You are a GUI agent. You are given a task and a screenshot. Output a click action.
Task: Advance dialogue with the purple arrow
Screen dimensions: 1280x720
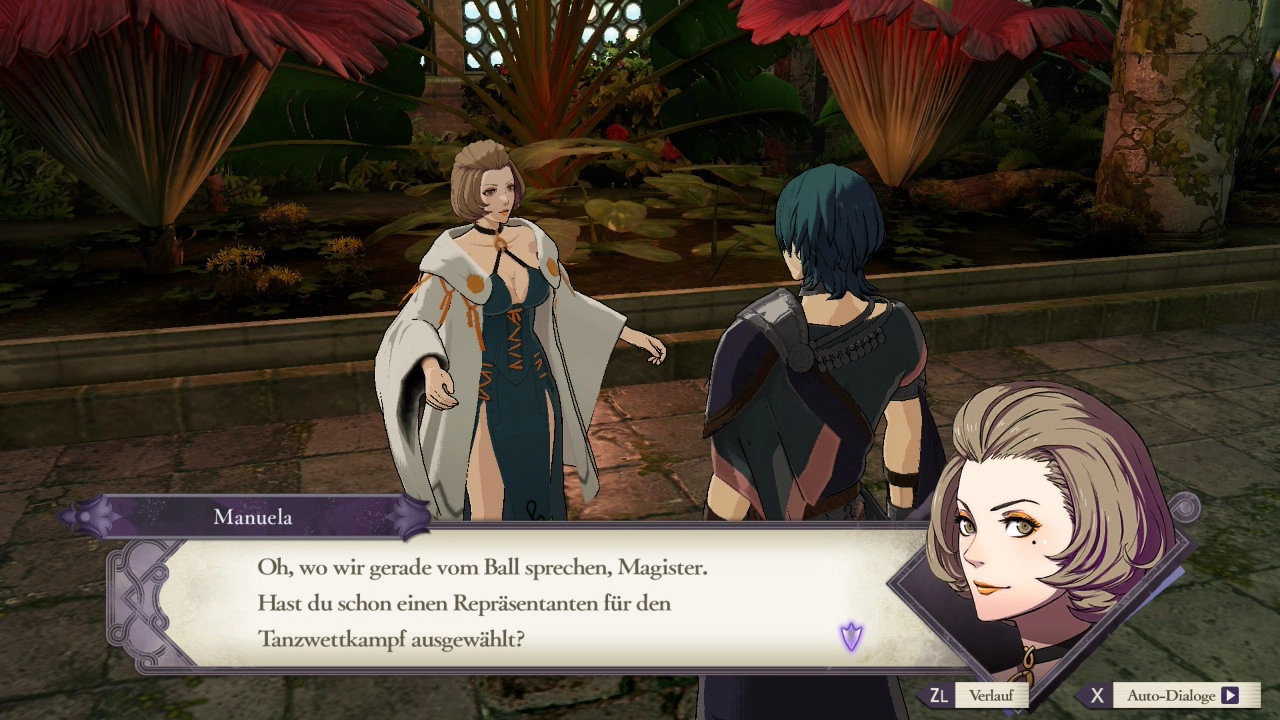click(851, 636)
